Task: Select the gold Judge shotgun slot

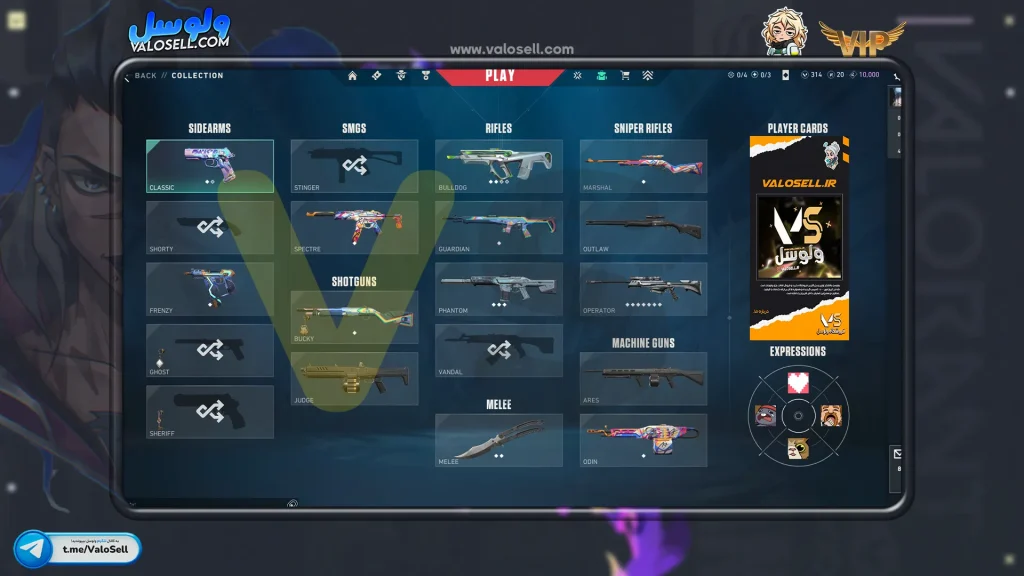Action: click(x=354, y=378)
